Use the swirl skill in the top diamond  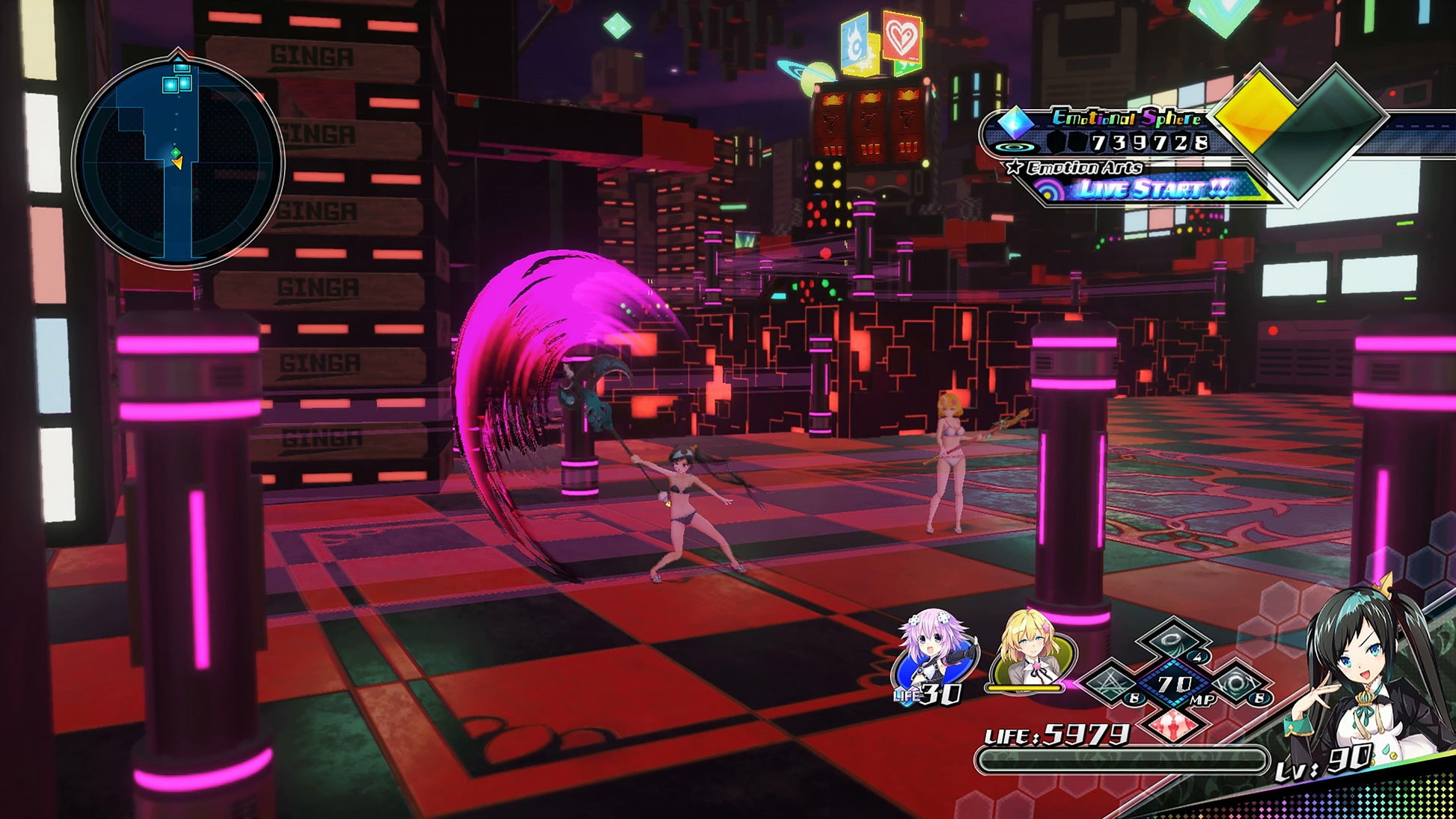tap(1173, 641)
